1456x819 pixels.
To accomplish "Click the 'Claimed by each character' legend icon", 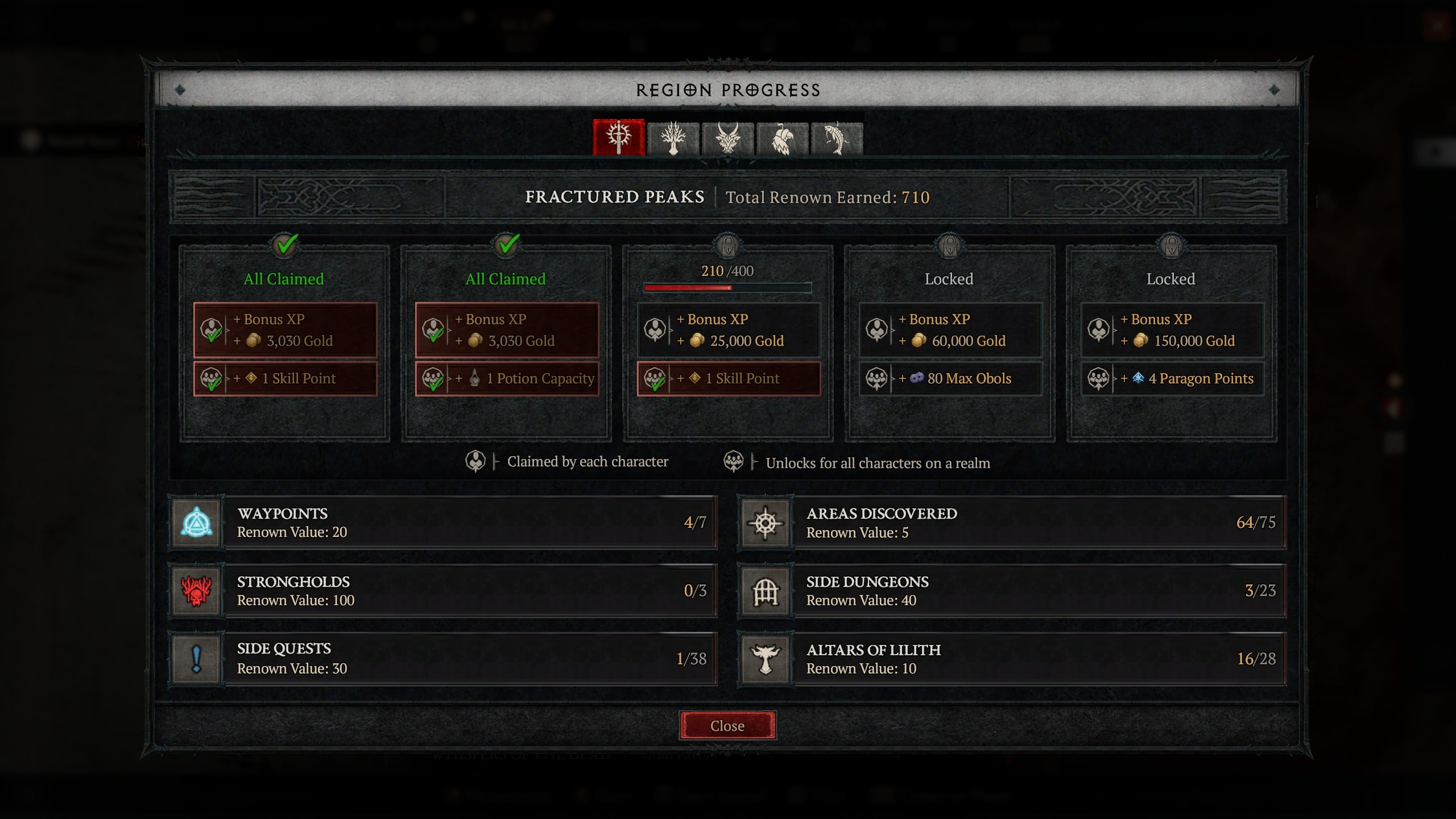I will tap(475, 461).
